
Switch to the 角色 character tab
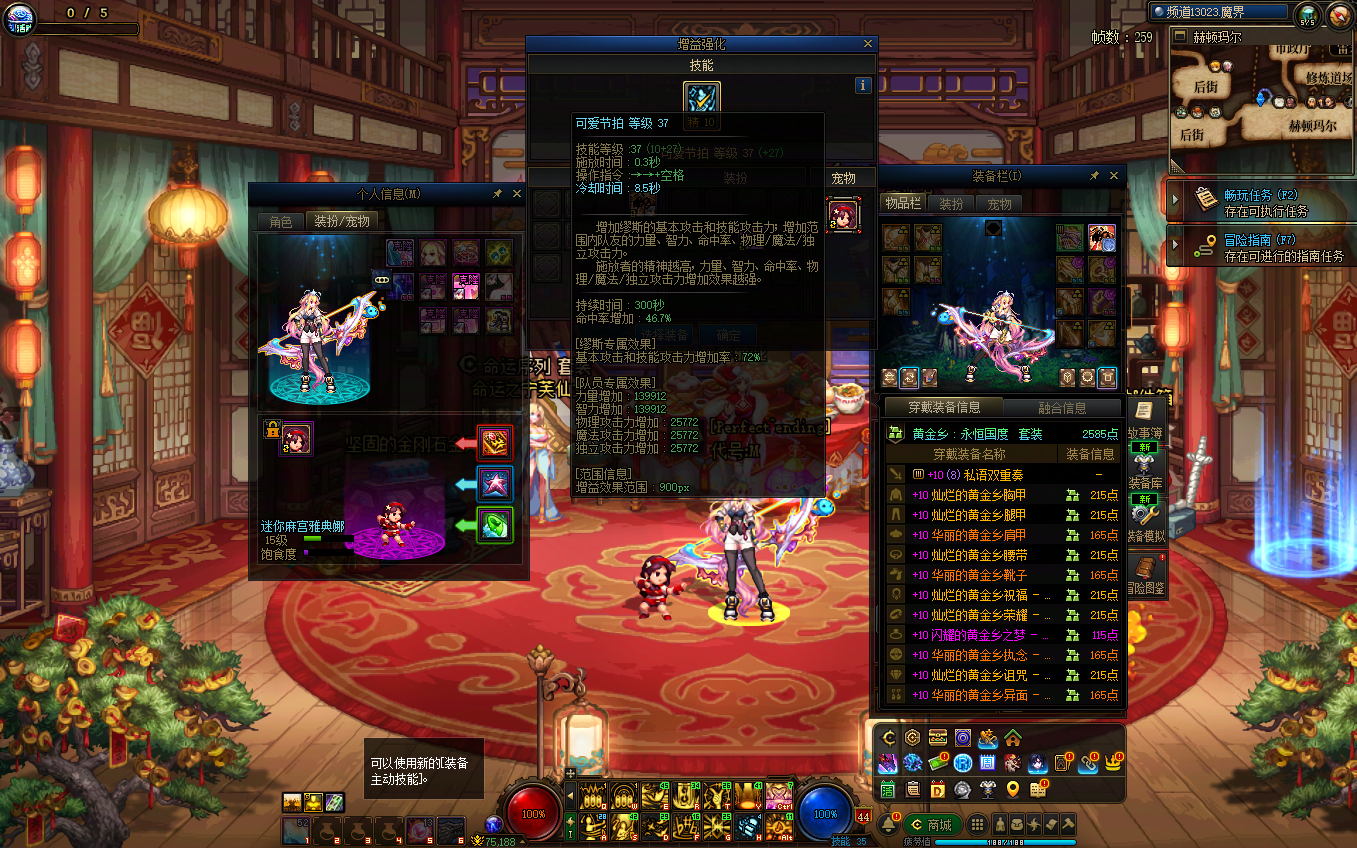[281, 221]
